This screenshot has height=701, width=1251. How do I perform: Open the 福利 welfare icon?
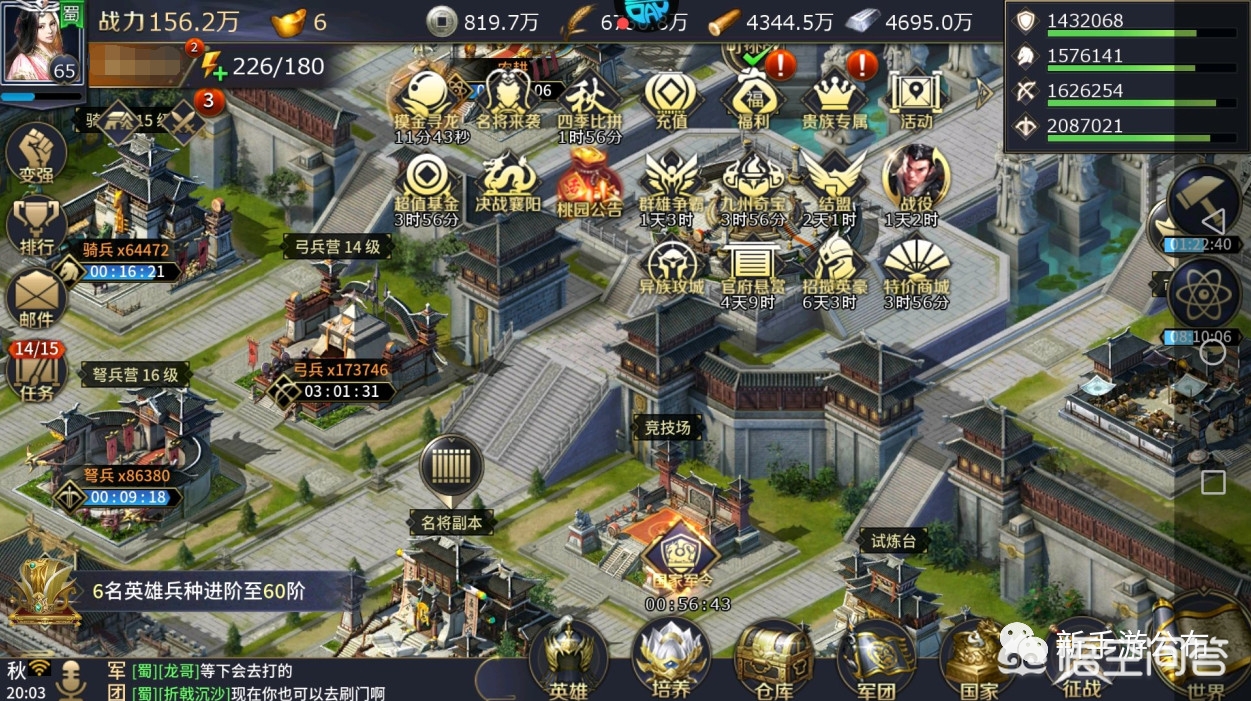coord(753,98)
